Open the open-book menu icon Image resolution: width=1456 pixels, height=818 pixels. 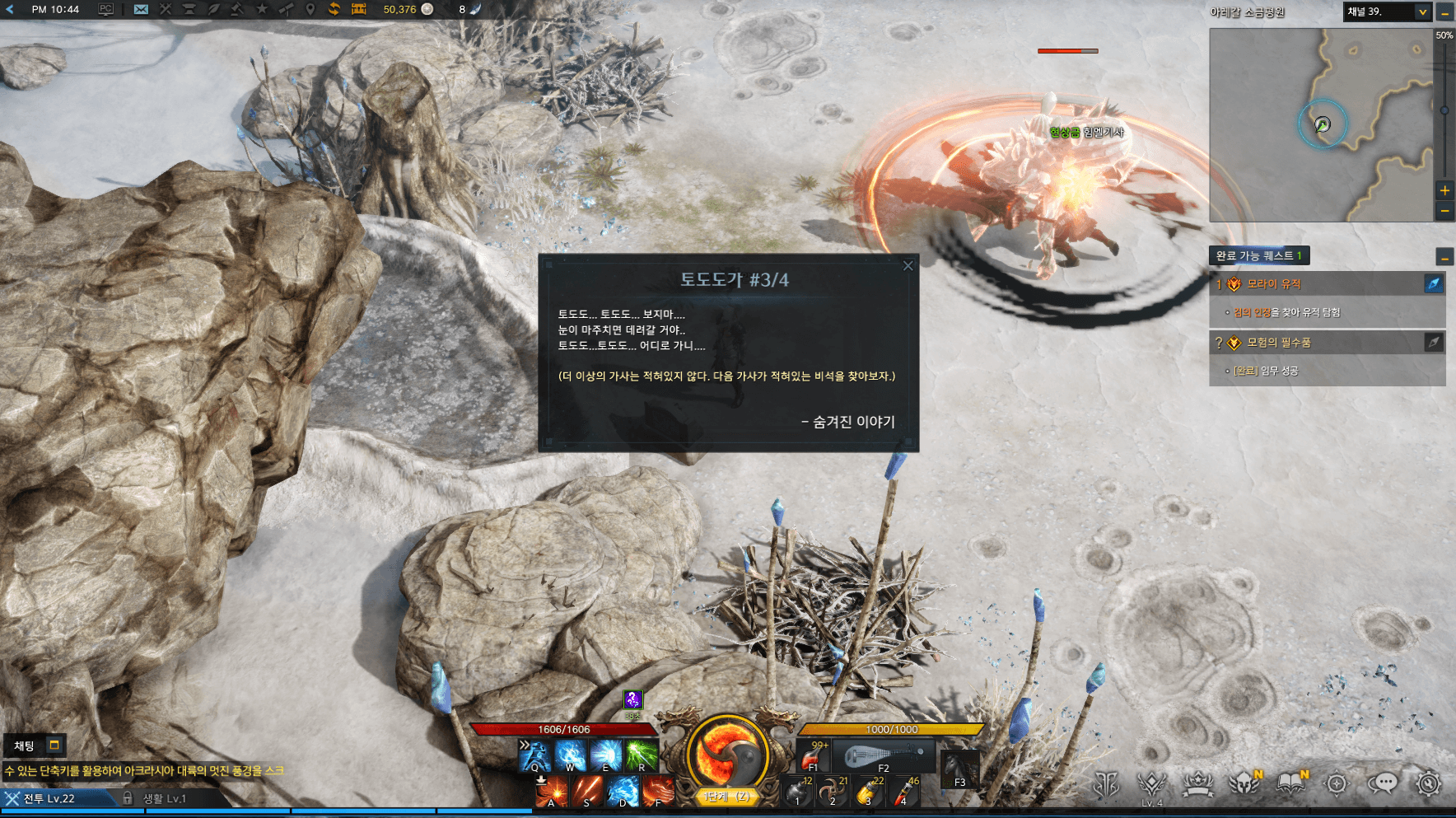1290,783
